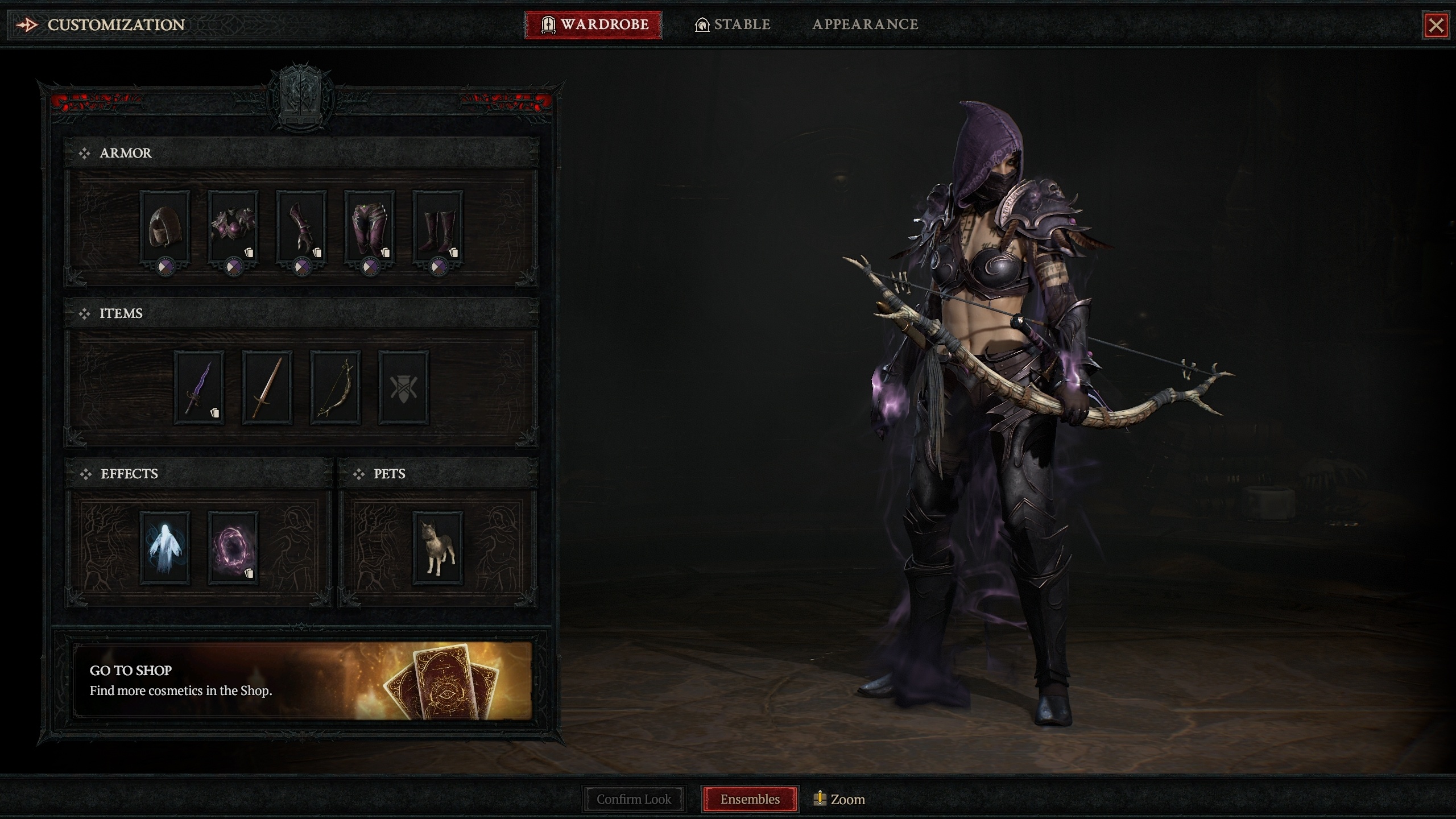Open the Ensembles menu
Image resolution: width=1456 pixels, height=819 pixels.
pos(750,799)
